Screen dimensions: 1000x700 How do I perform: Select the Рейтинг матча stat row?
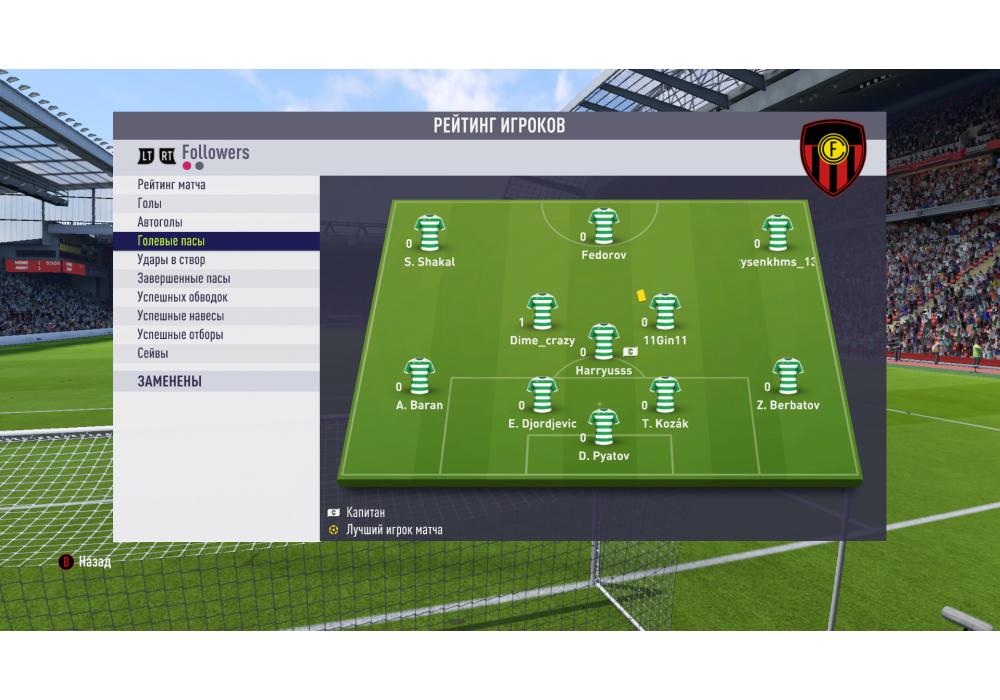215,185
